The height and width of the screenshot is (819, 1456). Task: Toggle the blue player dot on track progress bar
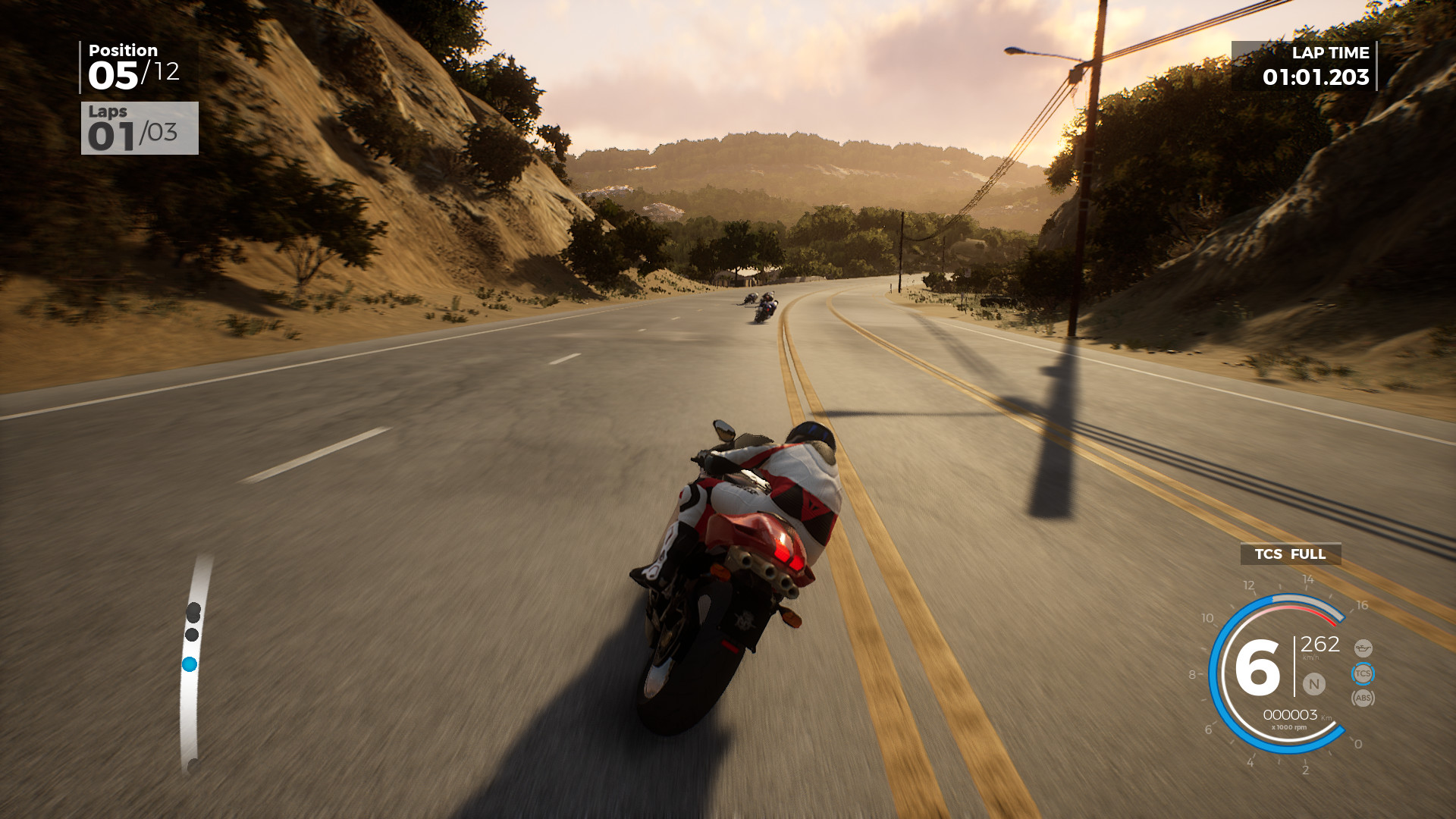point(190,664)
